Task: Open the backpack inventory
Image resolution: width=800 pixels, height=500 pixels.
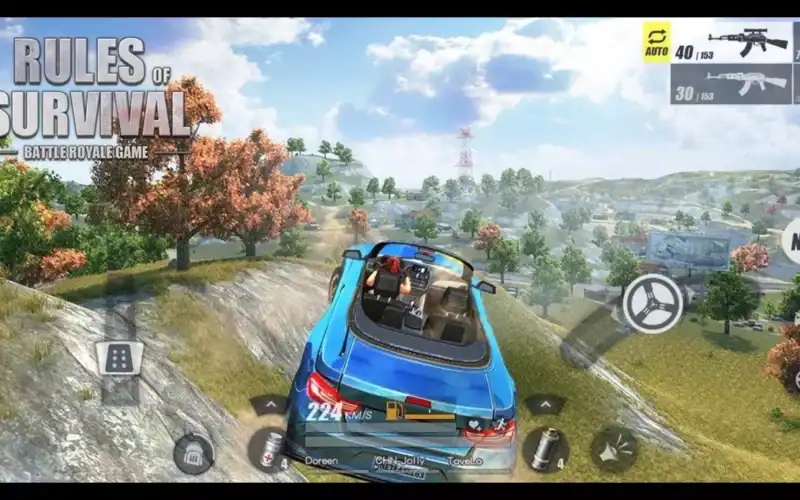Action: (x=193, y=453)
